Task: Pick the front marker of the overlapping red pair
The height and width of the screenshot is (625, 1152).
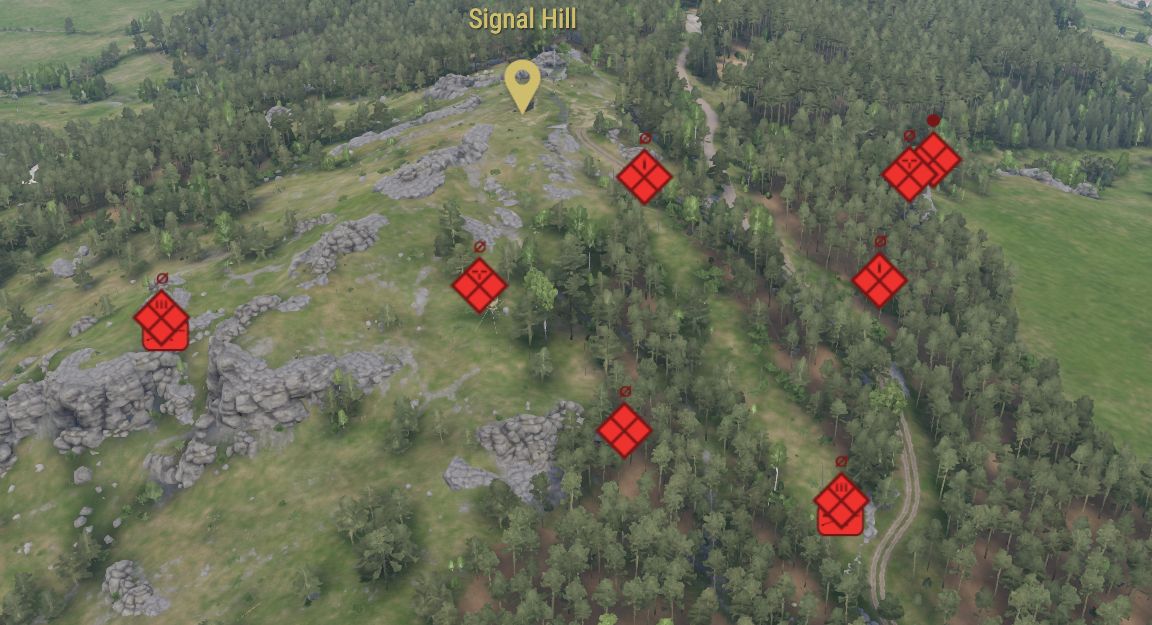Action: 909,173
